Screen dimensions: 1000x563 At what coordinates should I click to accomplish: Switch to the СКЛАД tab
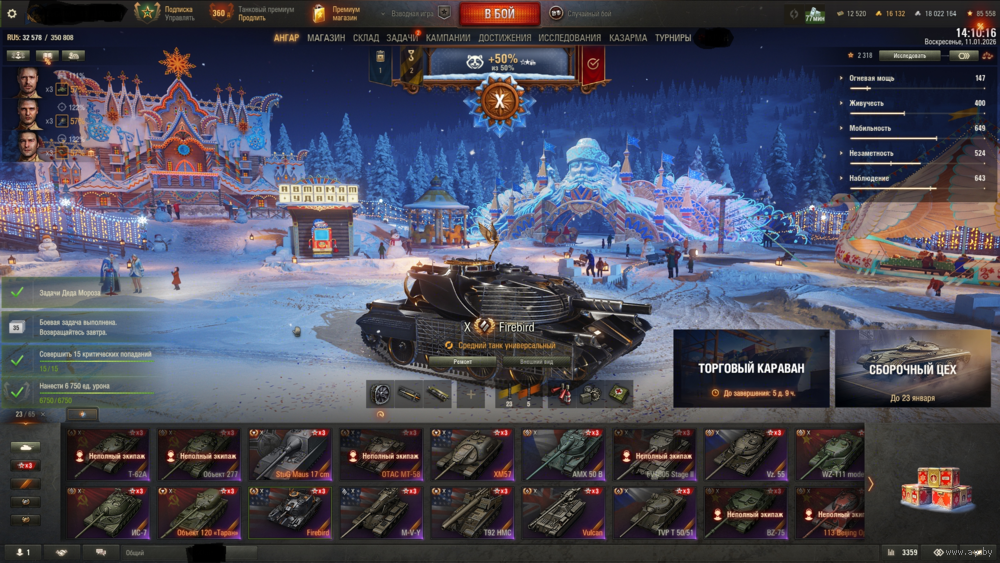pos(366,38)
